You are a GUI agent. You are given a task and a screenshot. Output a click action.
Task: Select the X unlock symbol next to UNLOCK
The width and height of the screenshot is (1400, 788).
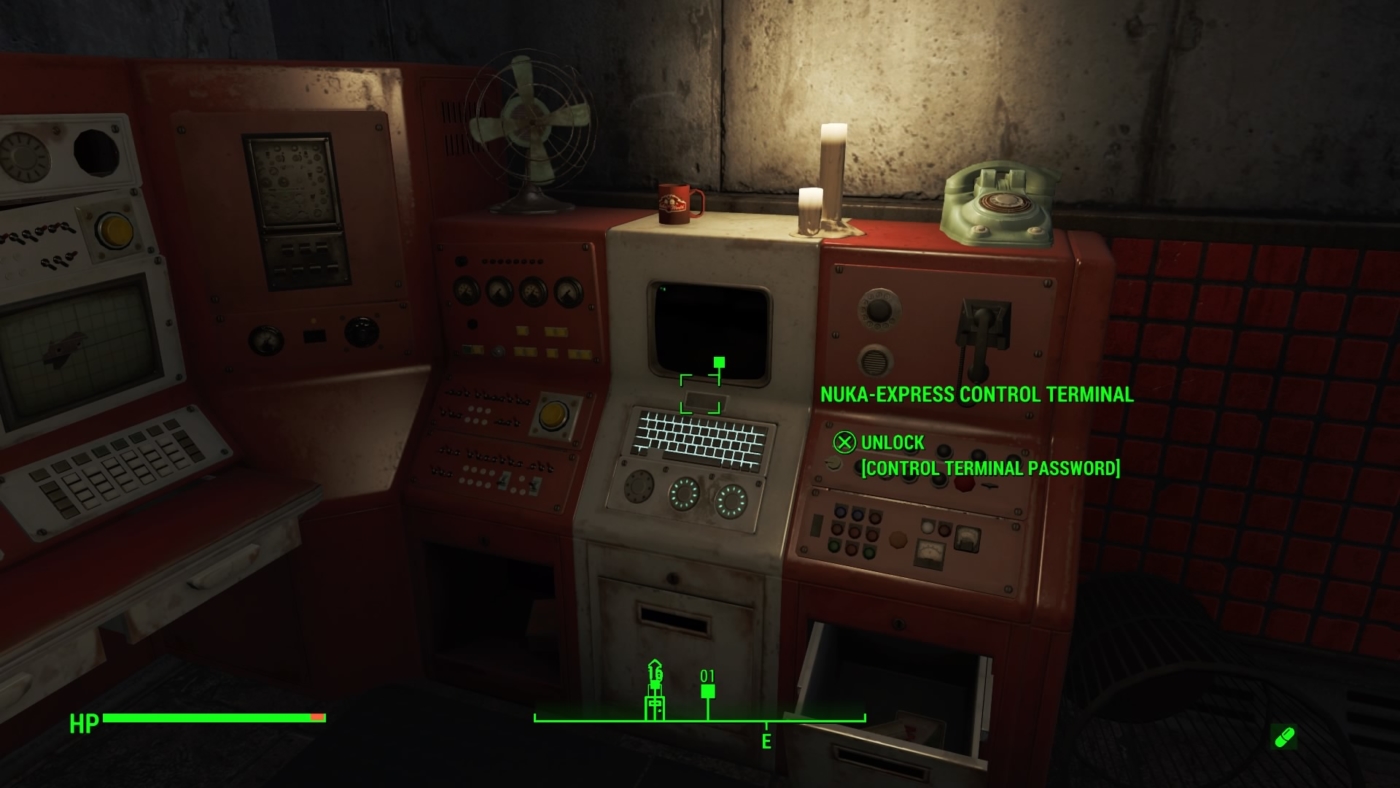[845, 442]
